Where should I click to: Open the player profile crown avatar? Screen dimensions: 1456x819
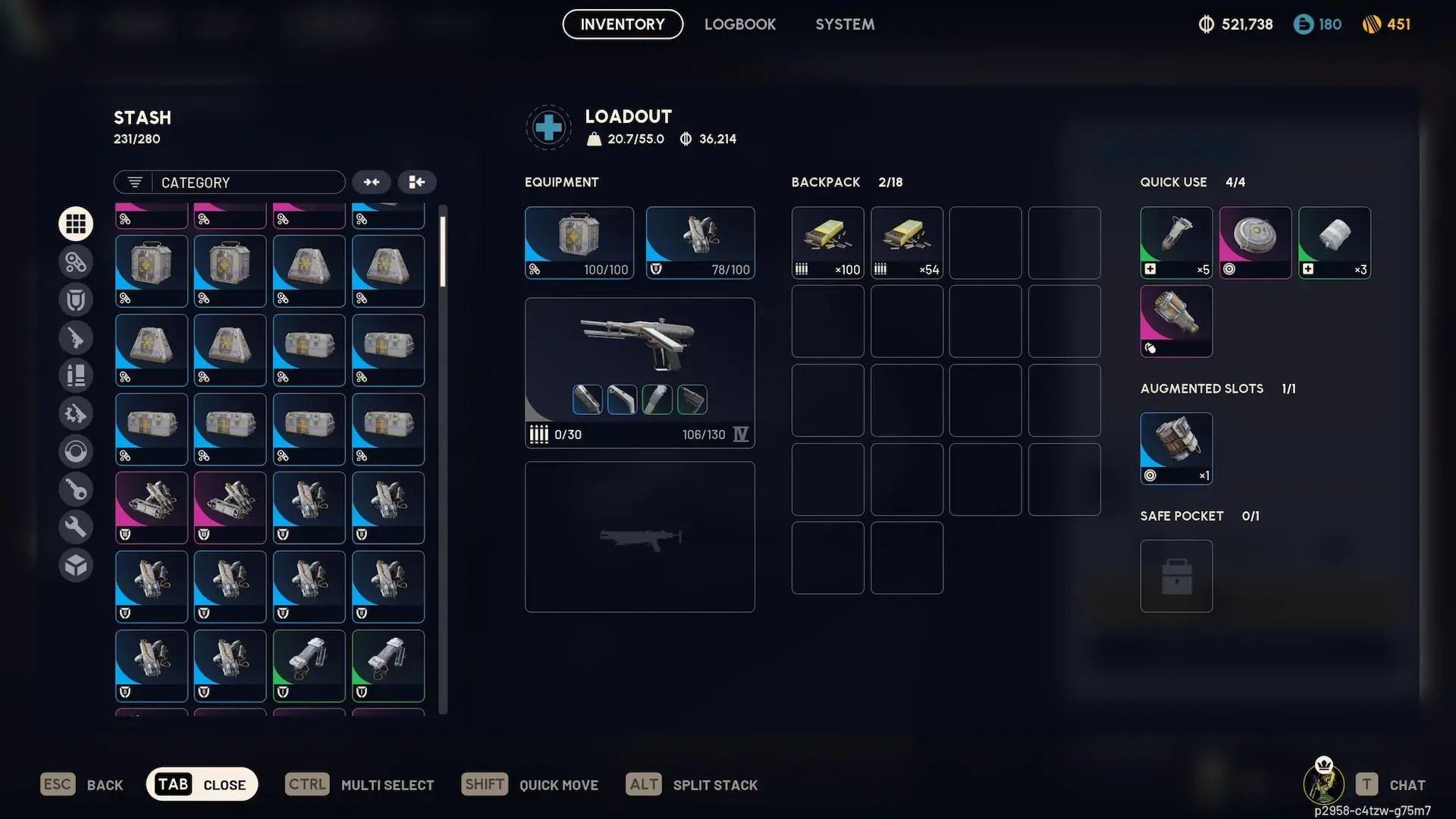(x=1323, y=784)
